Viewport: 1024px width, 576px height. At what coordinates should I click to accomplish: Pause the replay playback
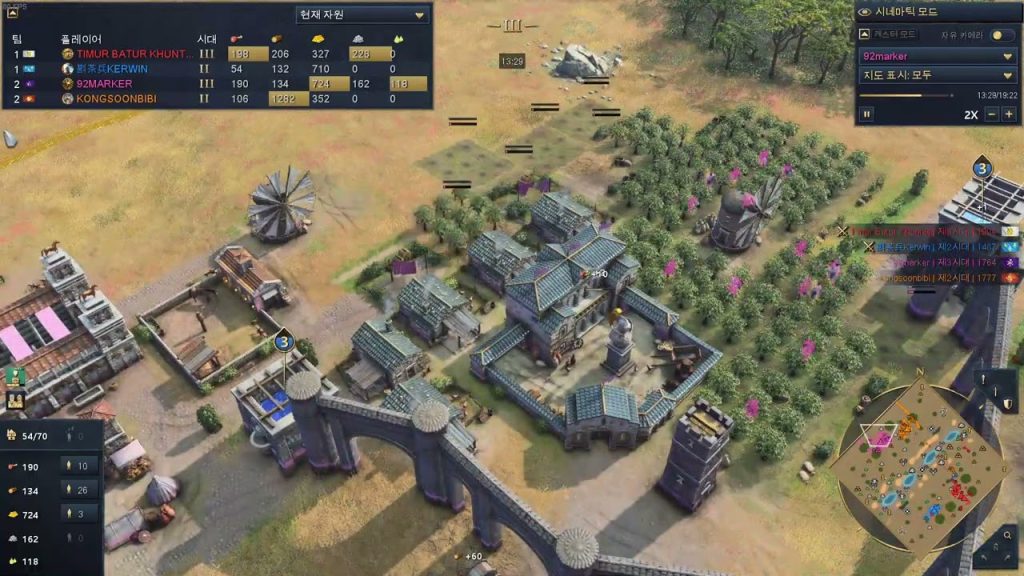click(867, 114)
